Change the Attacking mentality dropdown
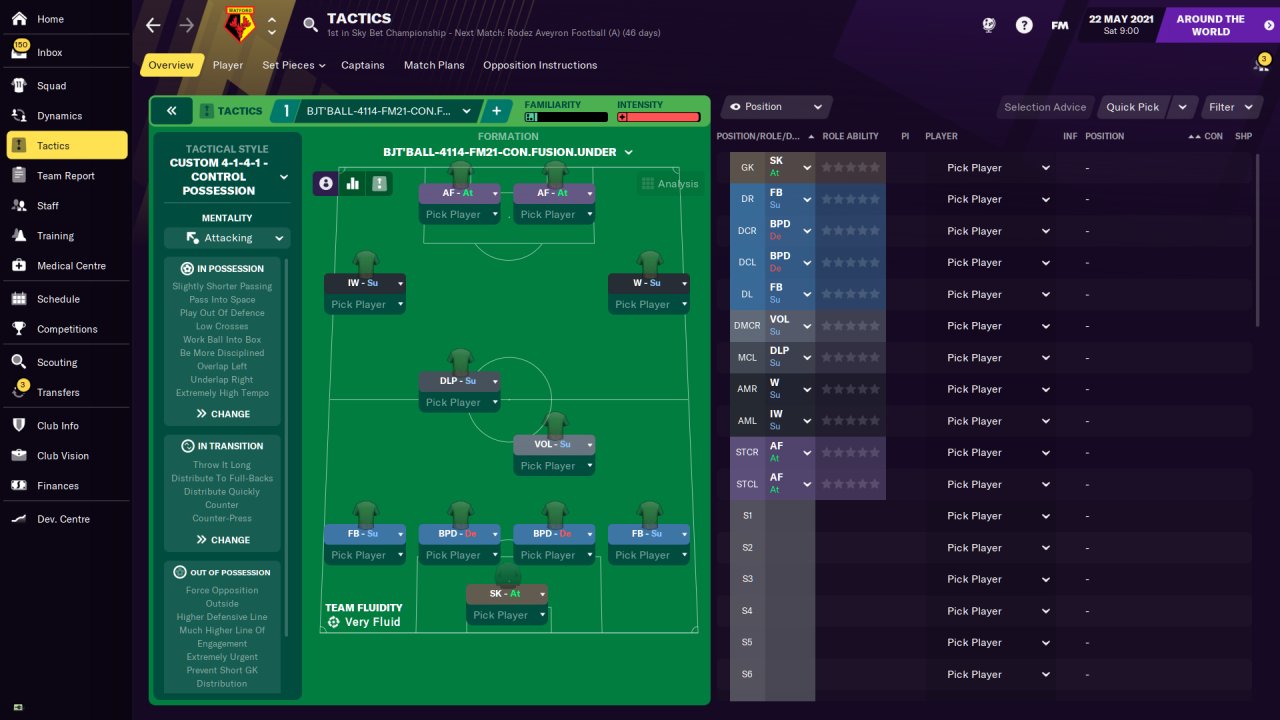Viewport: 1280px width, 720px height. pos(227,238)
